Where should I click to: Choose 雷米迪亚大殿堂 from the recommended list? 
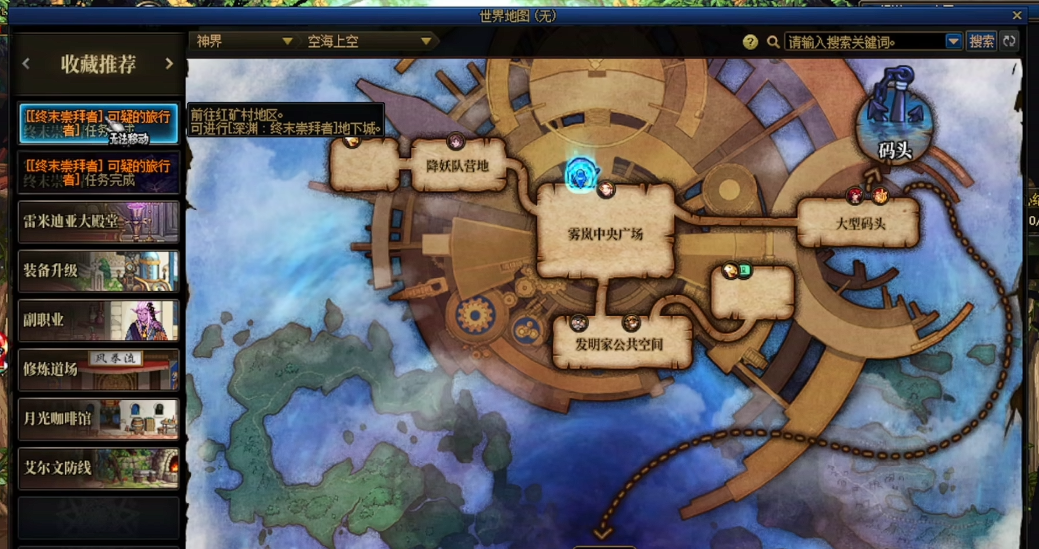tap(98, 222)
